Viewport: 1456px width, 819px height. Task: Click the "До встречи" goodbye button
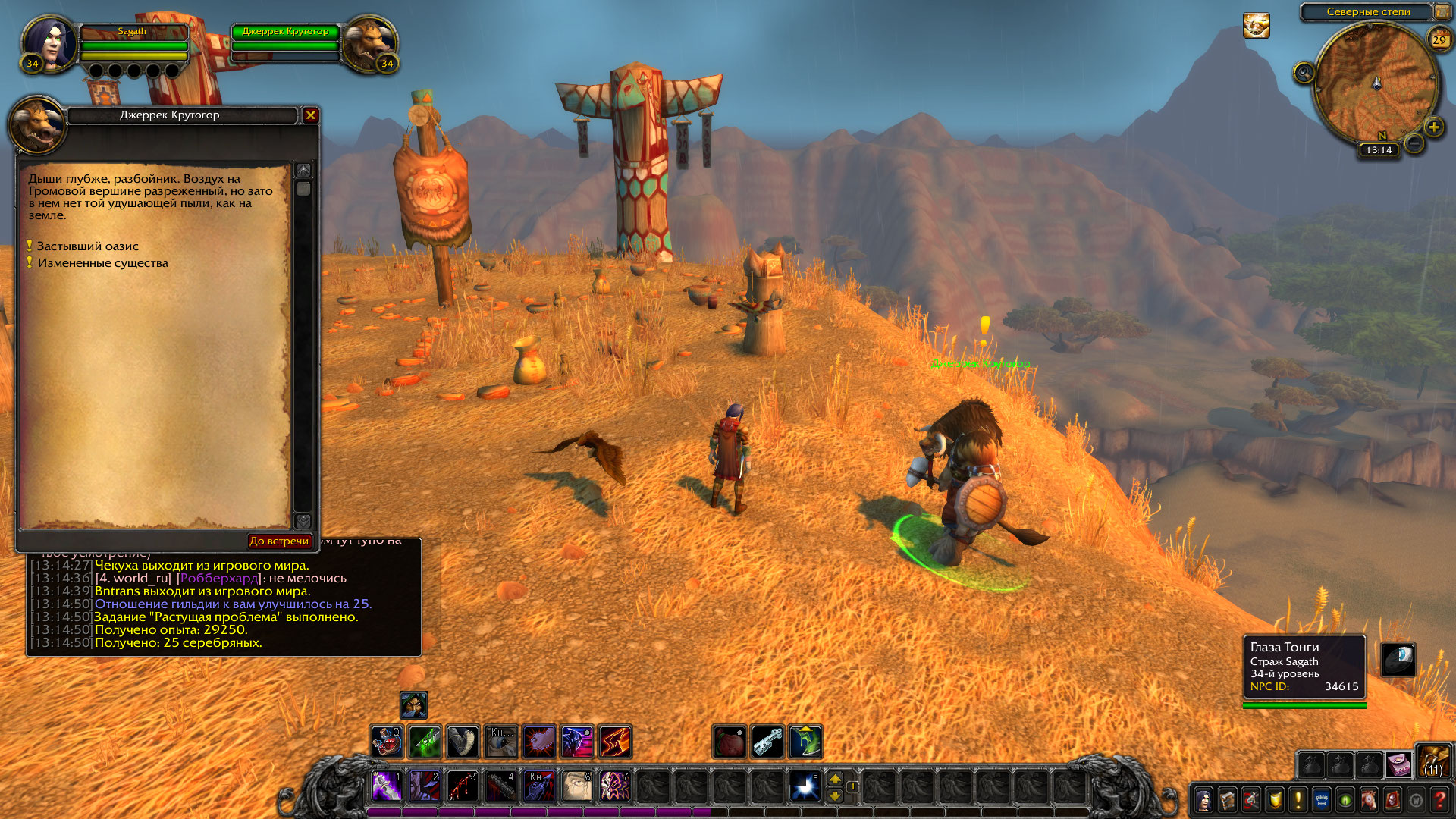point(279,541)
